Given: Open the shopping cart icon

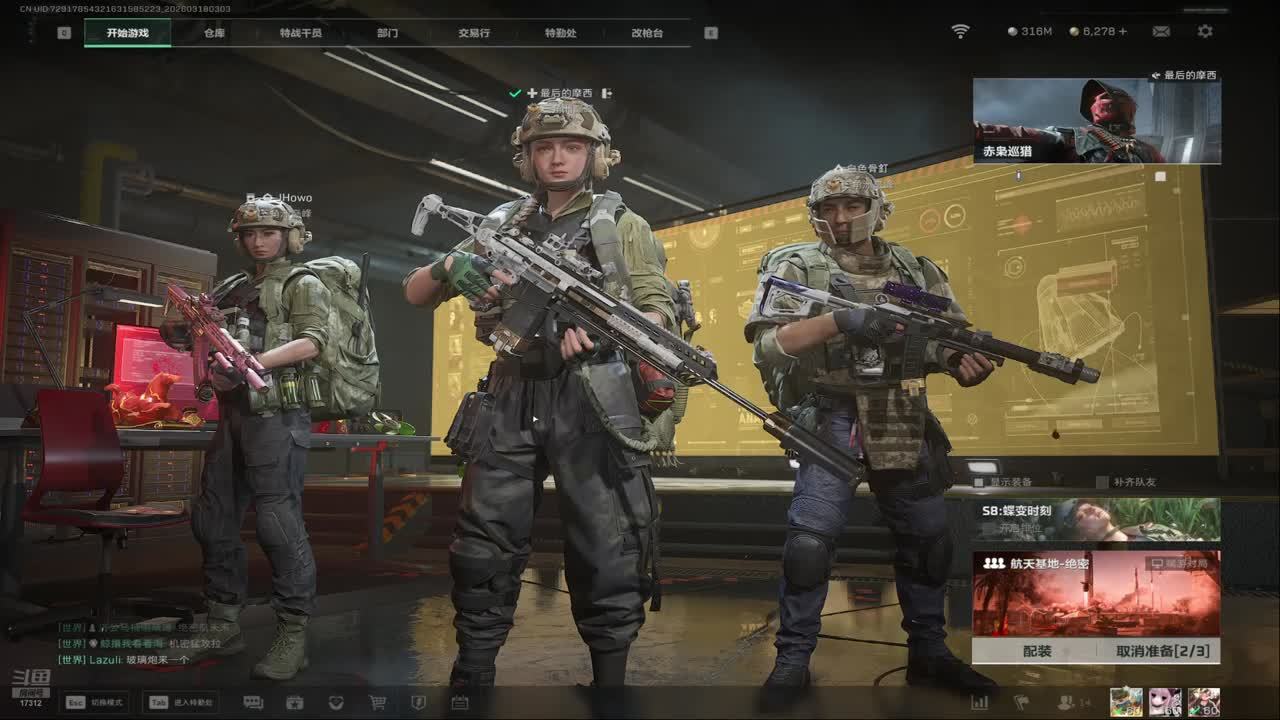Looking at the screenshot, I should [377, 703].
